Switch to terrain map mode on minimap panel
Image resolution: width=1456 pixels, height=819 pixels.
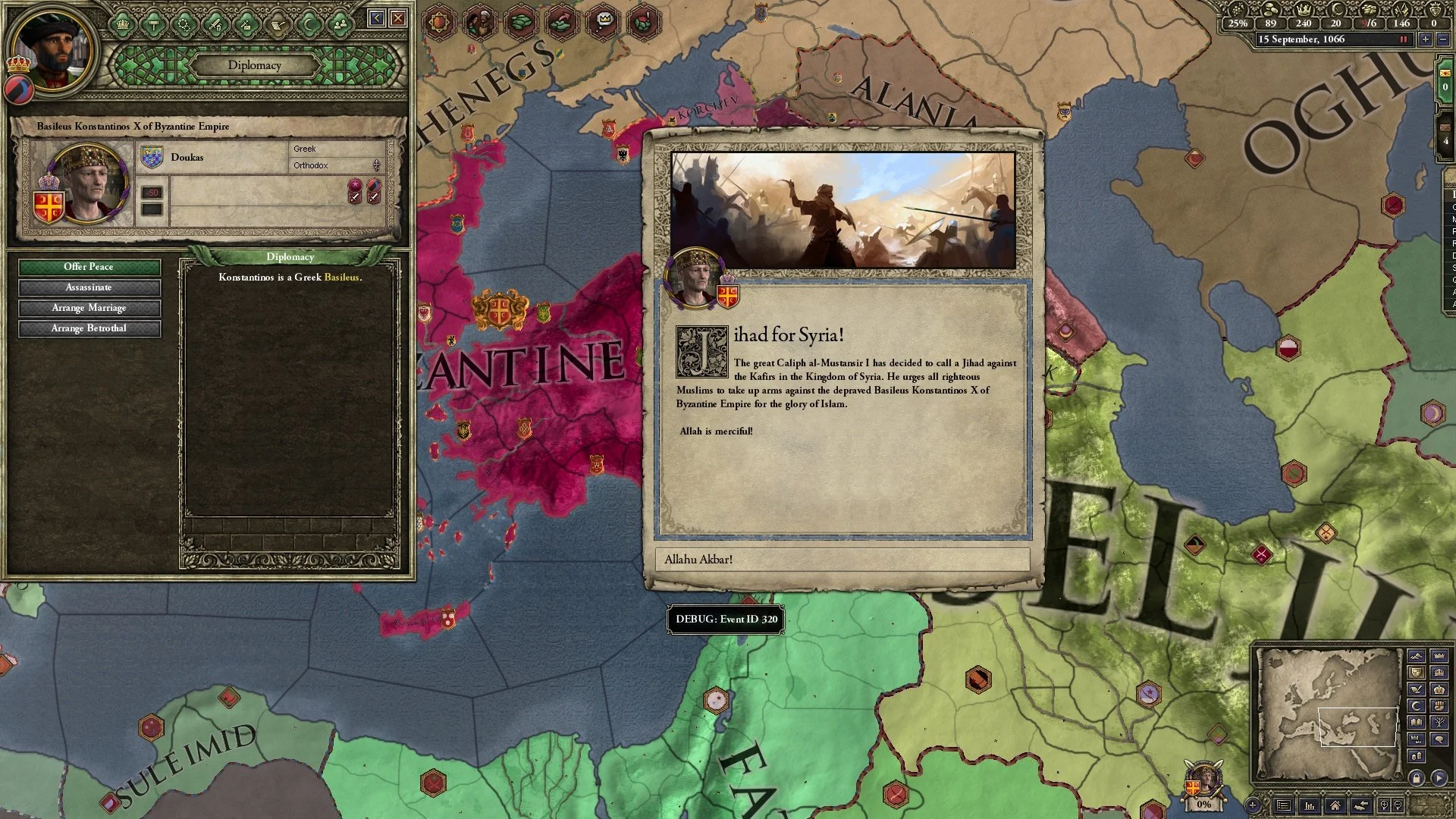pyautogui.click(x=1417, y=655)
